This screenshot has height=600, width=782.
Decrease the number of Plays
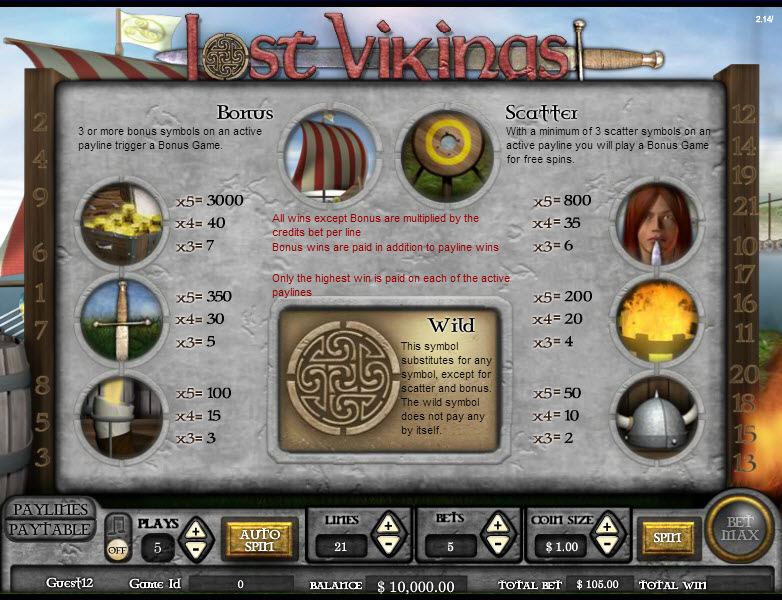click(x=196, y=548)
